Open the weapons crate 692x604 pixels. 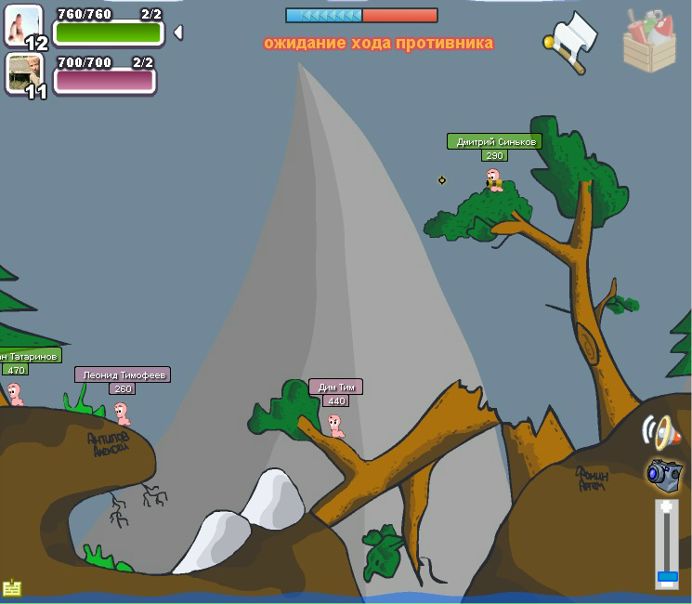(649, 41)
